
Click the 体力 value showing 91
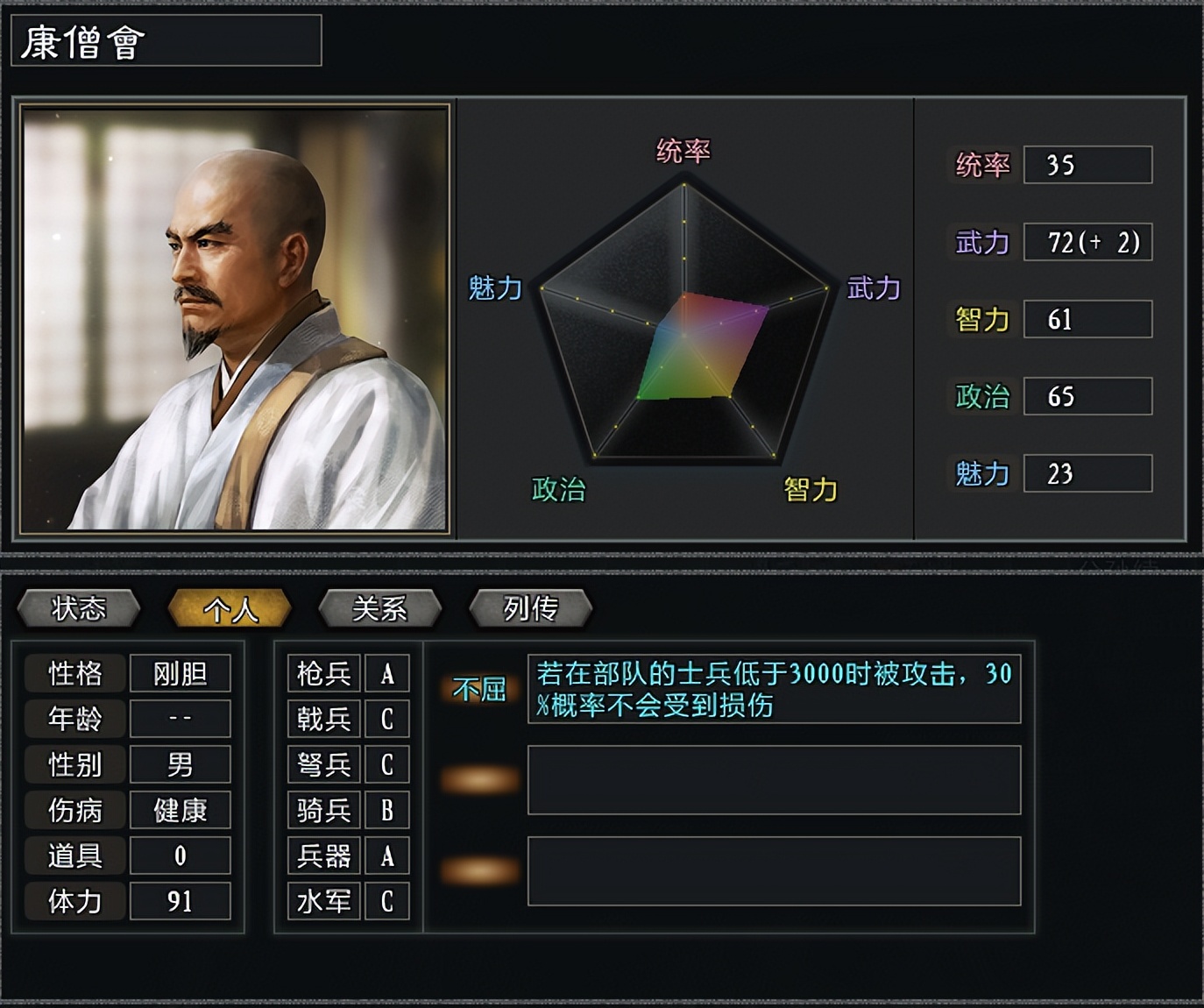180,899
